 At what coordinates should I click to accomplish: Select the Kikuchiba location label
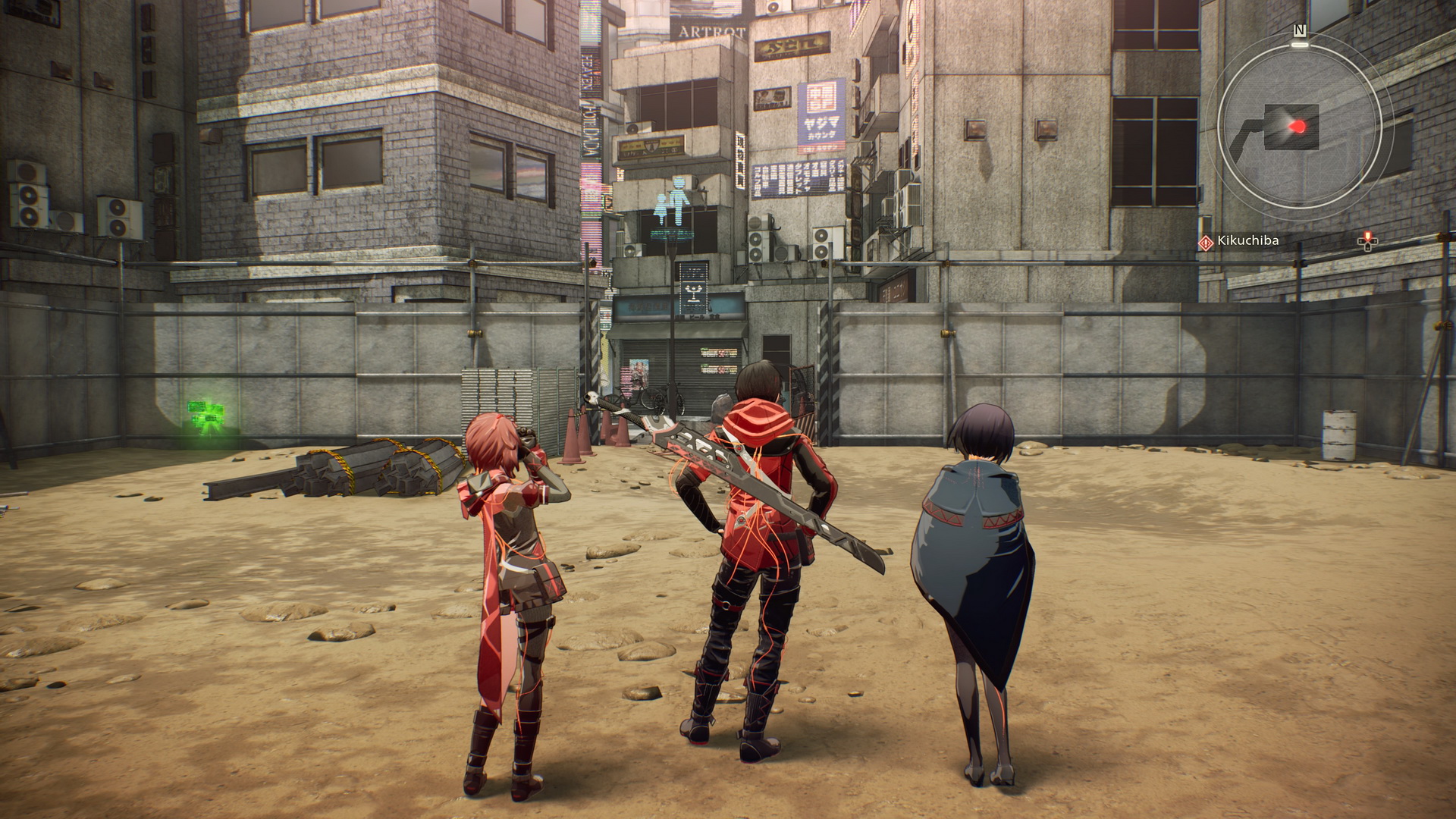(1247, 241)
